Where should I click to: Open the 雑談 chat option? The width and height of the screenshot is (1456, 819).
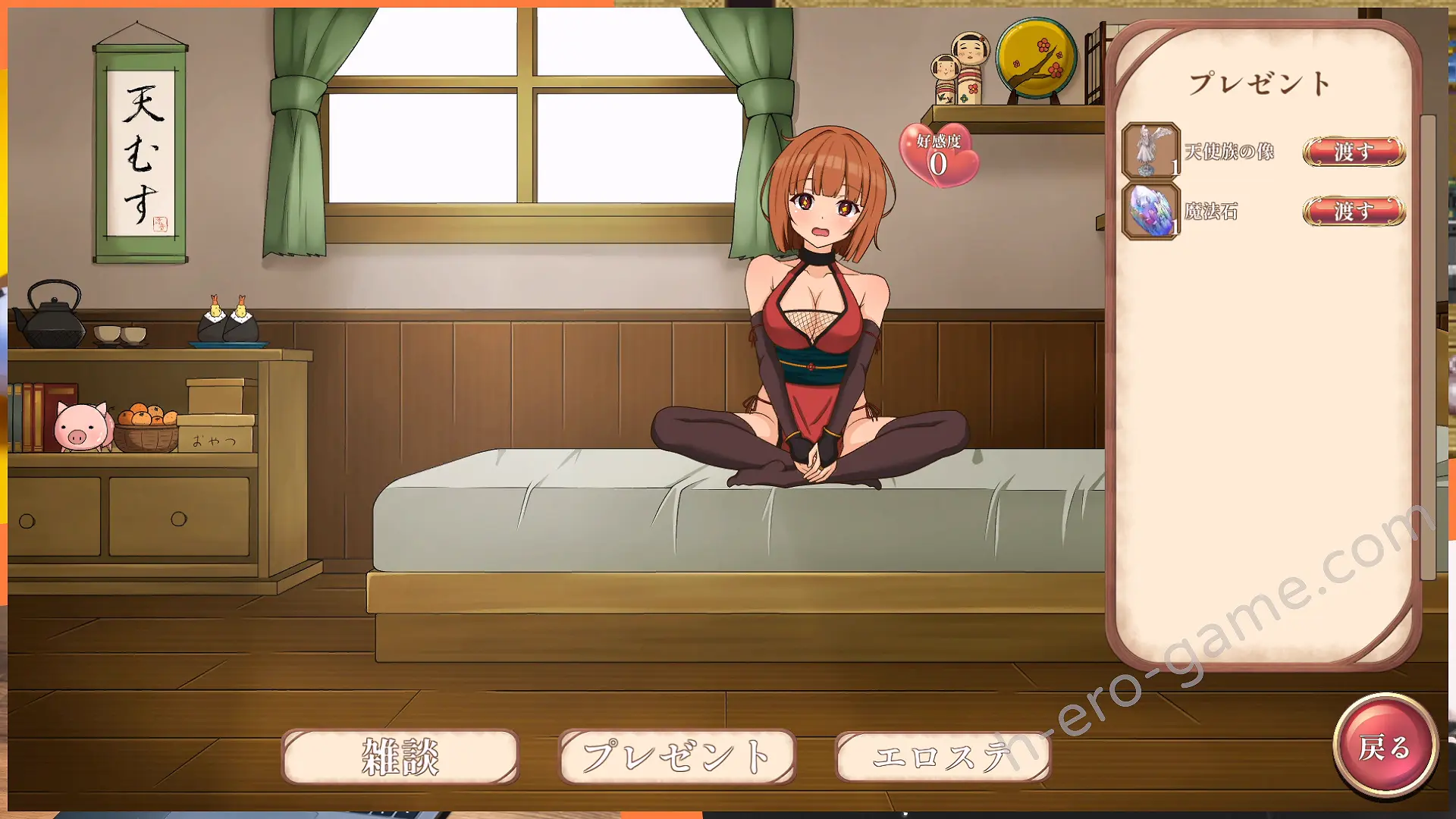pyautogui.click(x=400, y=756)
